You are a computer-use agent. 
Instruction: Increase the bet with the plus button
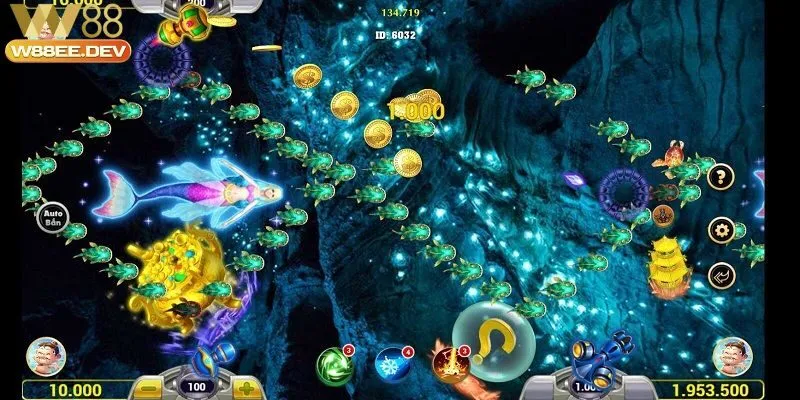coord(246,387)
